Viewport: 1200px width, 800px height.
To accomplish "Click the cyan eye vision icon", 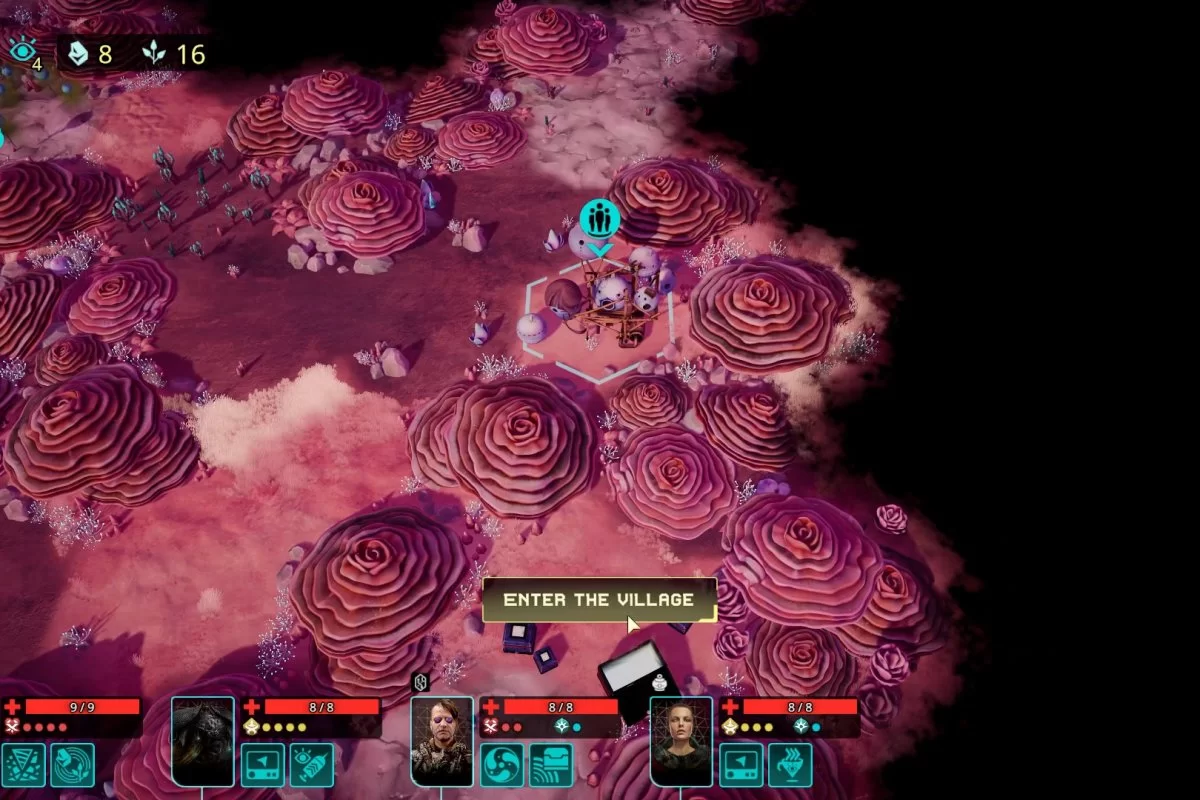I will click(22, 50).
